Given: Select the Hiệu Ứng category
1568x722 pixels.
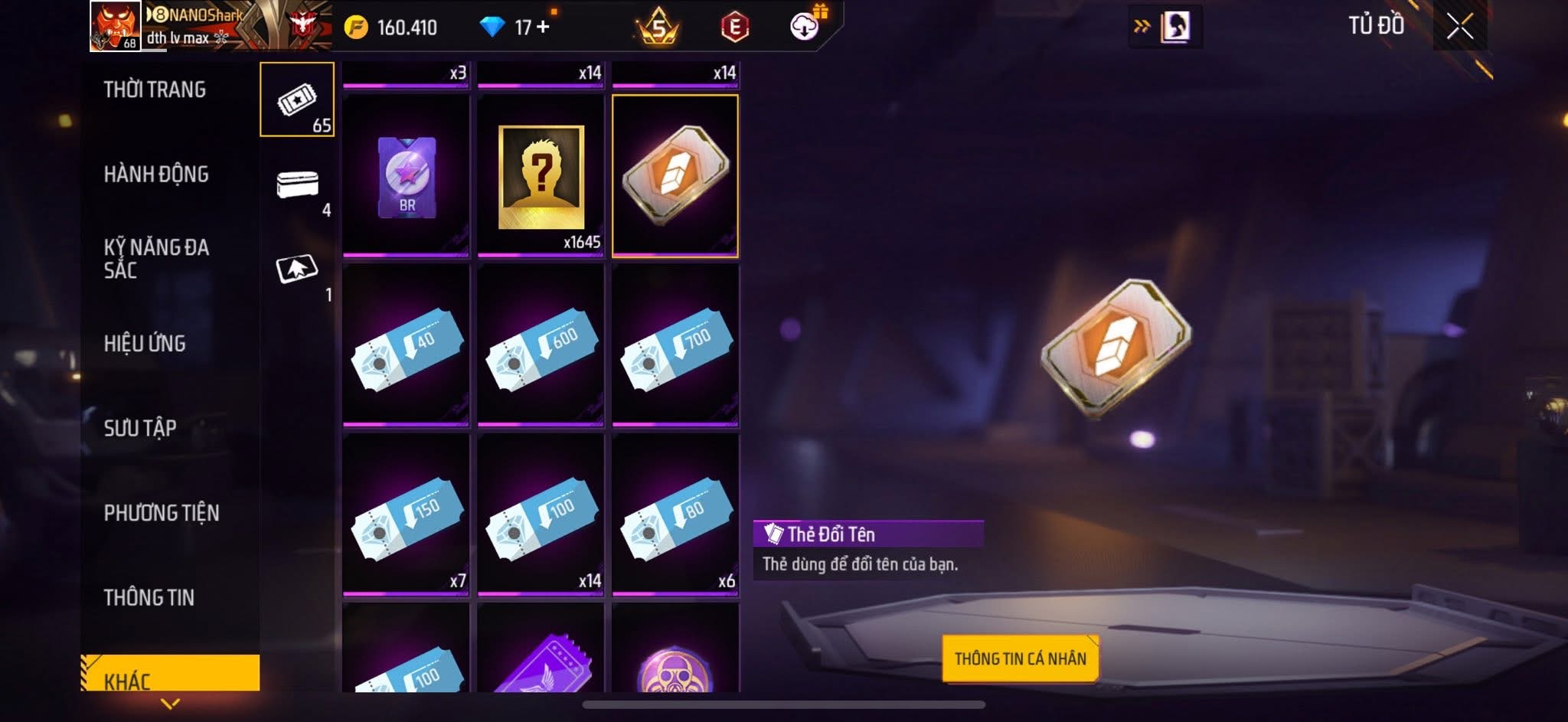Looking at the screenshot, I should pos(145,344).
